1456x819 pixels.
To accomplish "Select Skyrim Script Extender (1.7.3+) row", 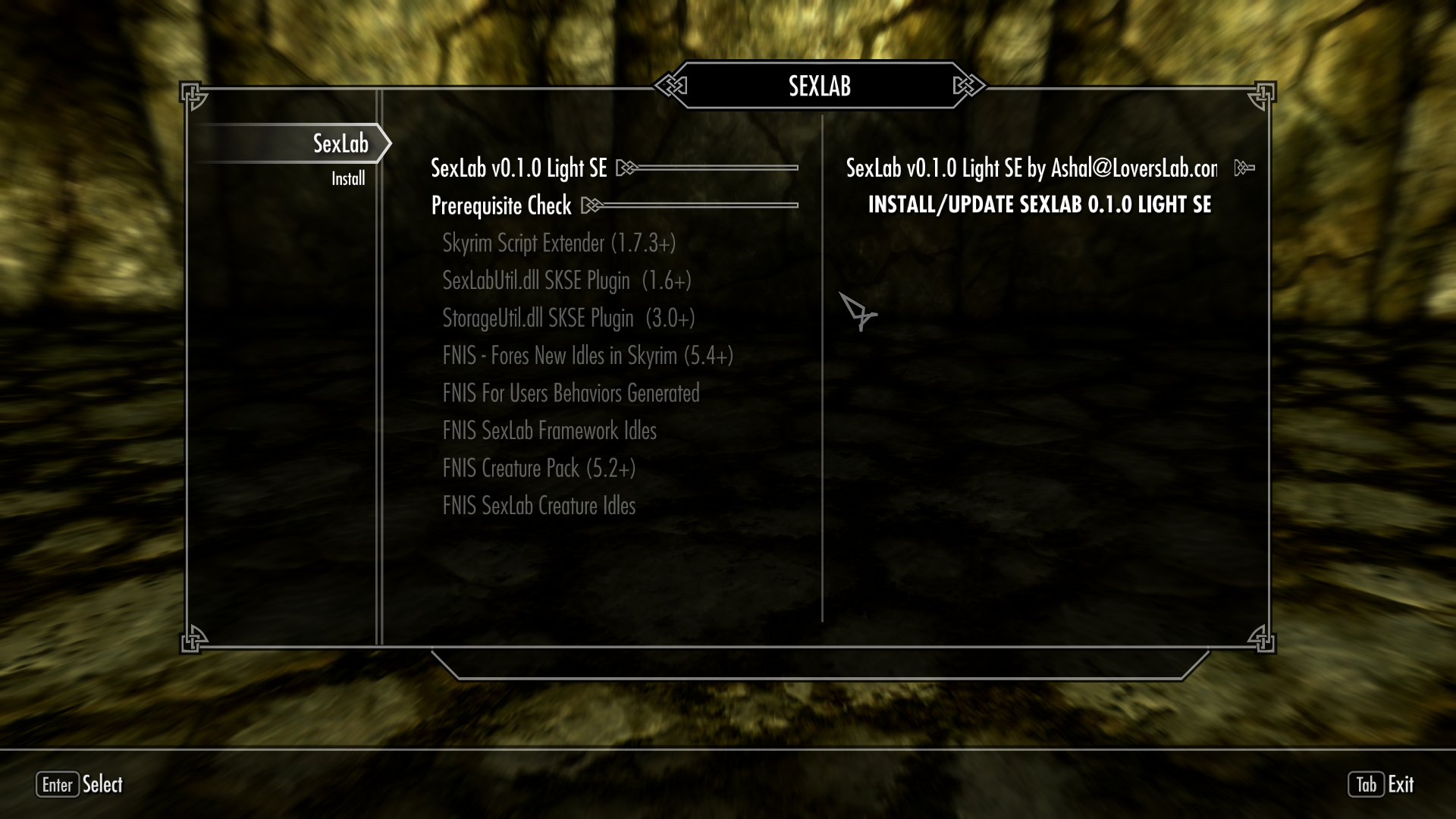I will click(x=559, y=243).
